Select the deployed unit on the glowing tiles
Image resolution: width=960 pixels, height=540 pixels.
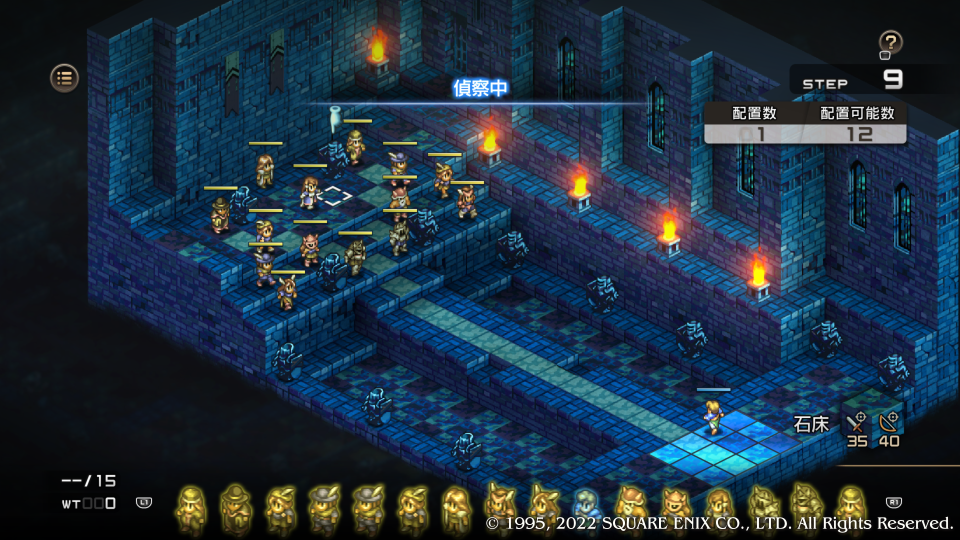pos(714,415)
